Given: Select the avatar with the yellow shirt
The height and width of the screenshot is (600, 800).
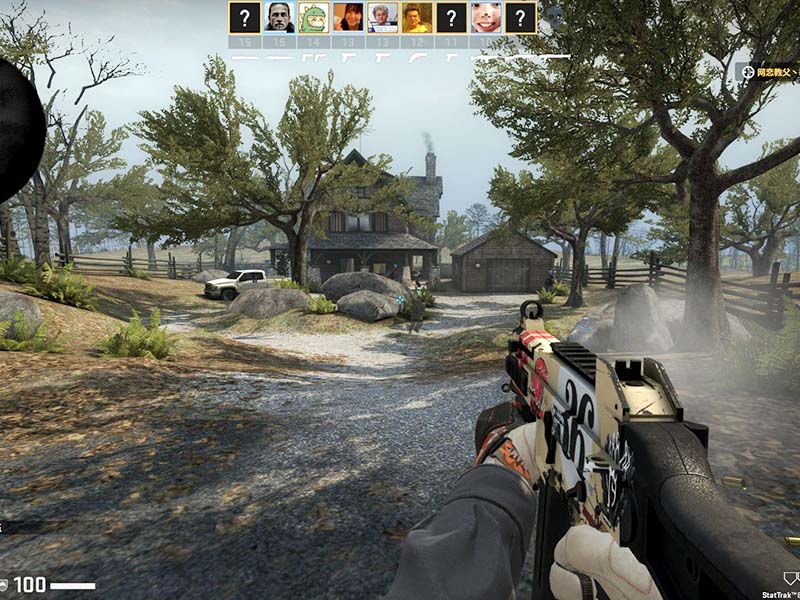Looking at the screenshot, I should [417, 17].
